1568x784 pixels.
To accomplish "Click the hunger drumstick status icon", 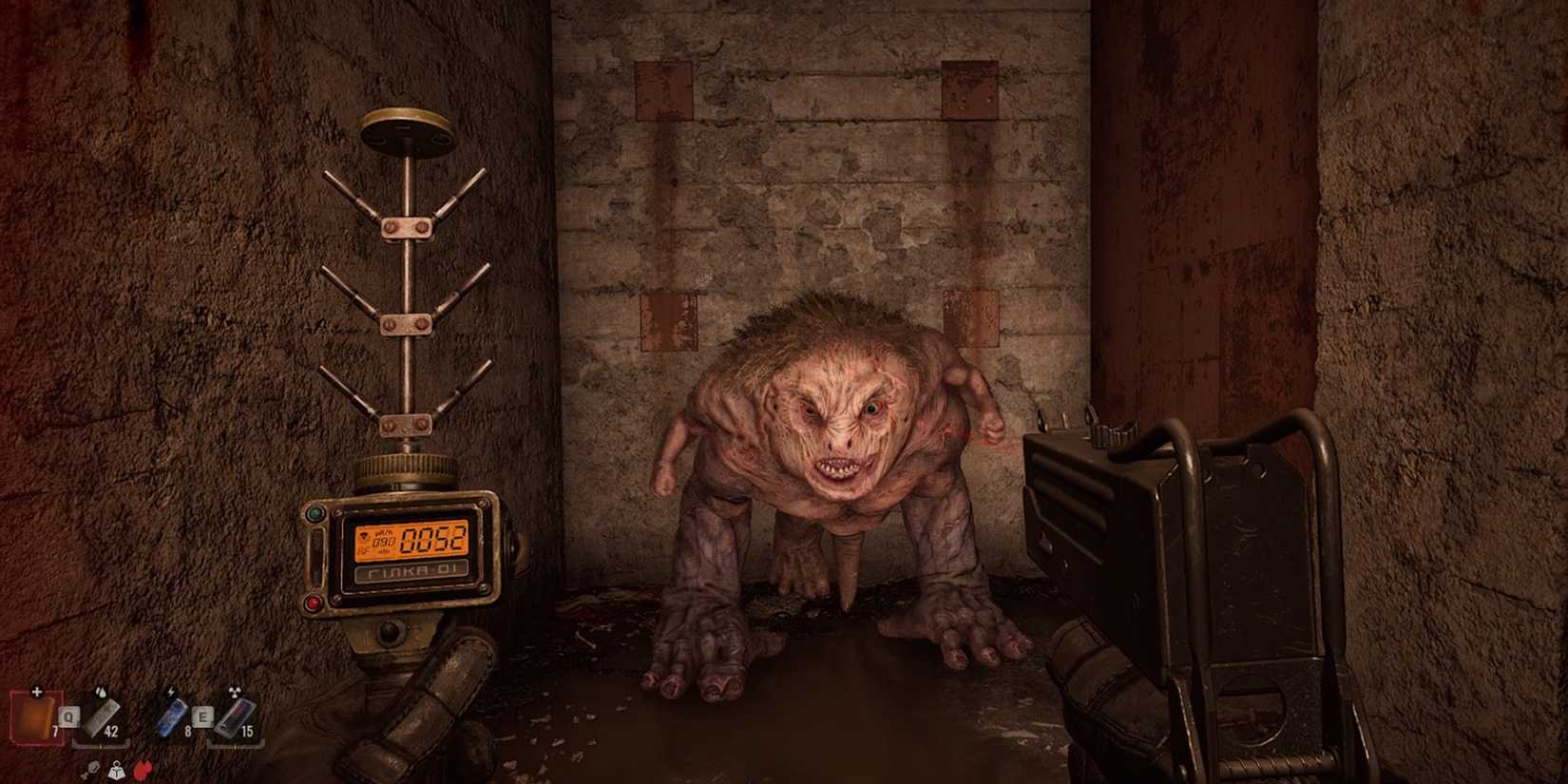I will point(93,770).
